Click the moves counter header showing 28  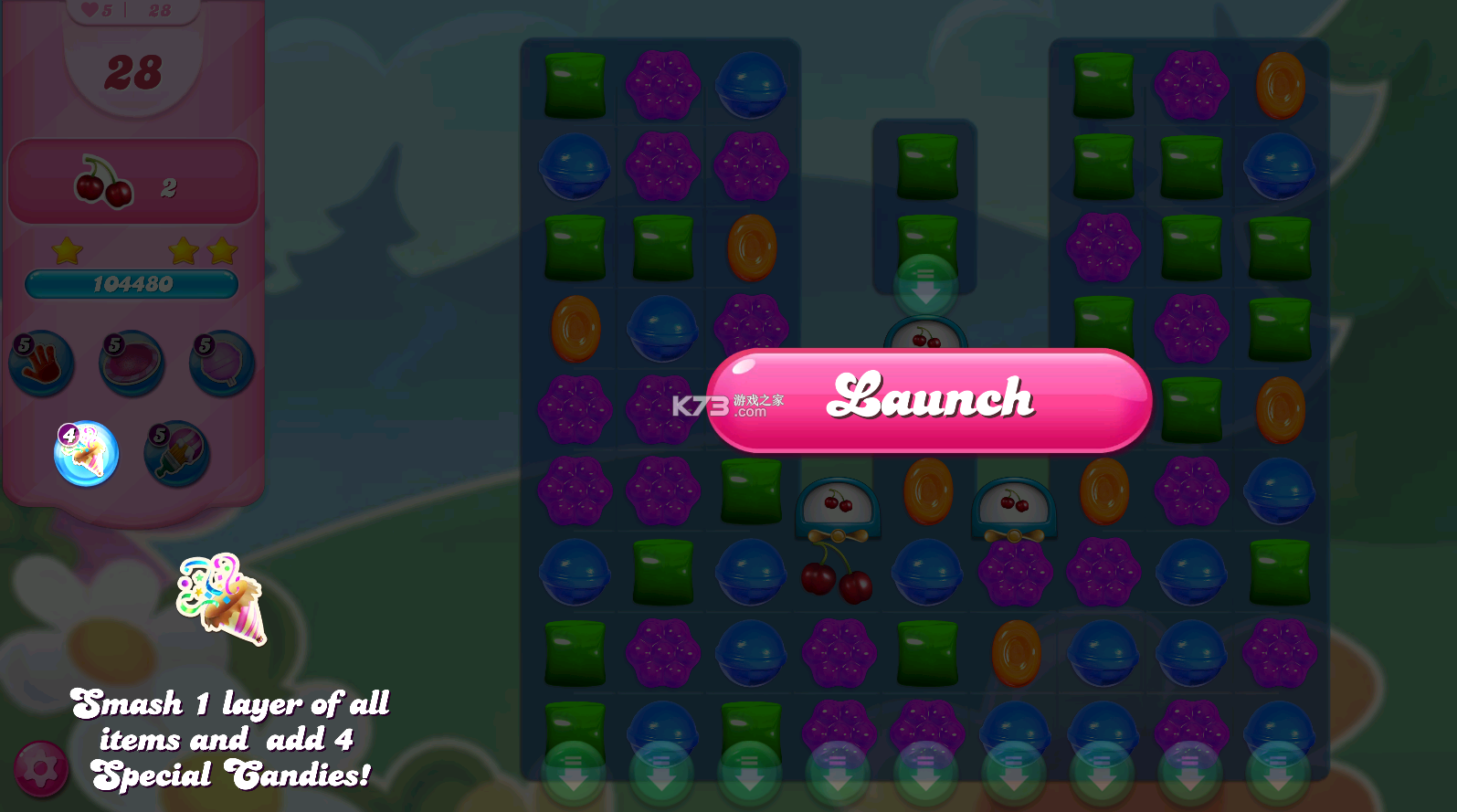(132, 71)
